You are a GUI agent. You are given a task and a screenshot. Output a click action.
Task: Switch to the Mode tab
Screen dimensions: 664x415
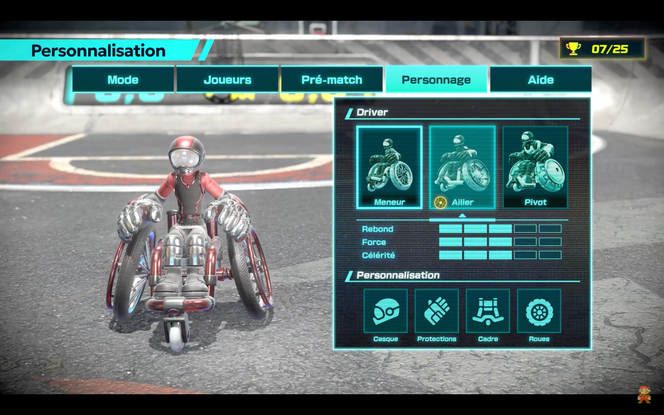tap(122, 80)
